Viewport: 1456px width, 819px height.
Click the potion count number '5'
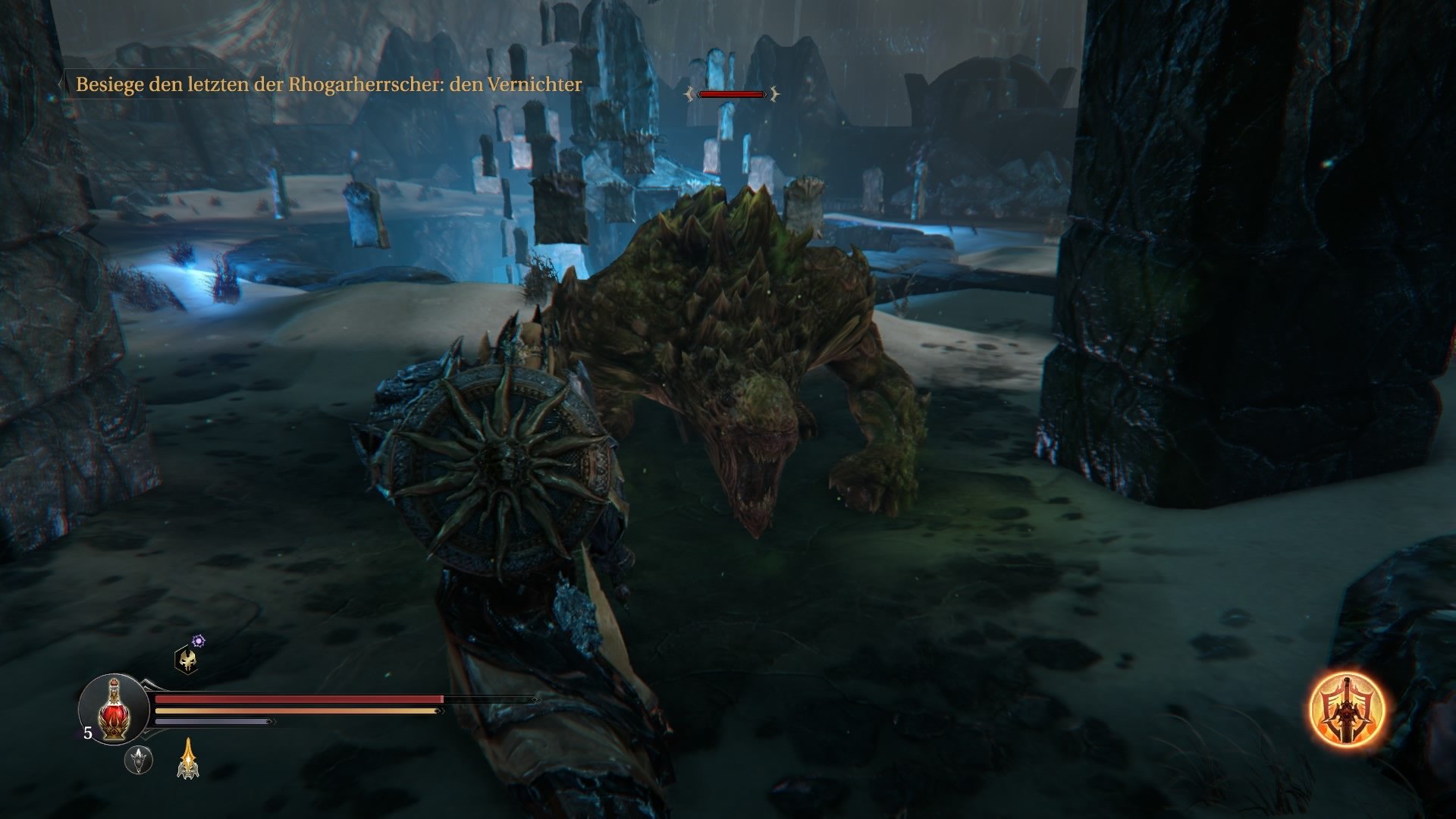88,733
